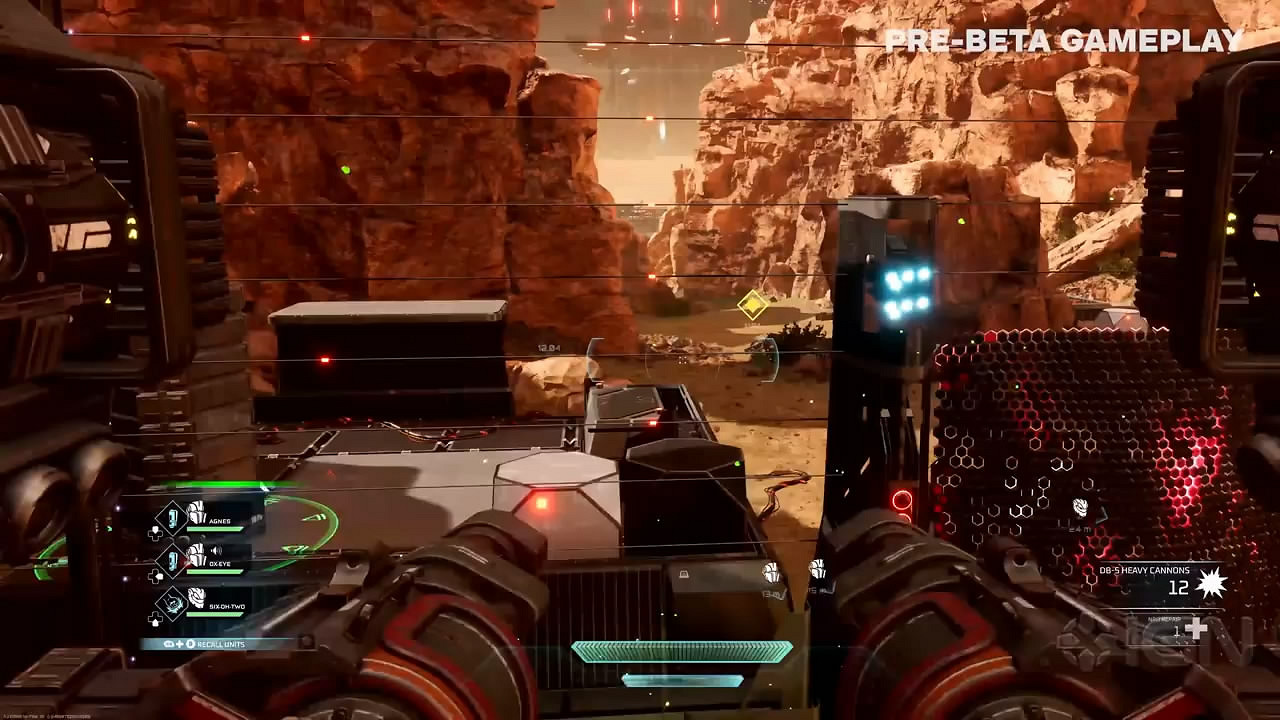Click the teal heat gauge at bottom center

pos(681,651)
